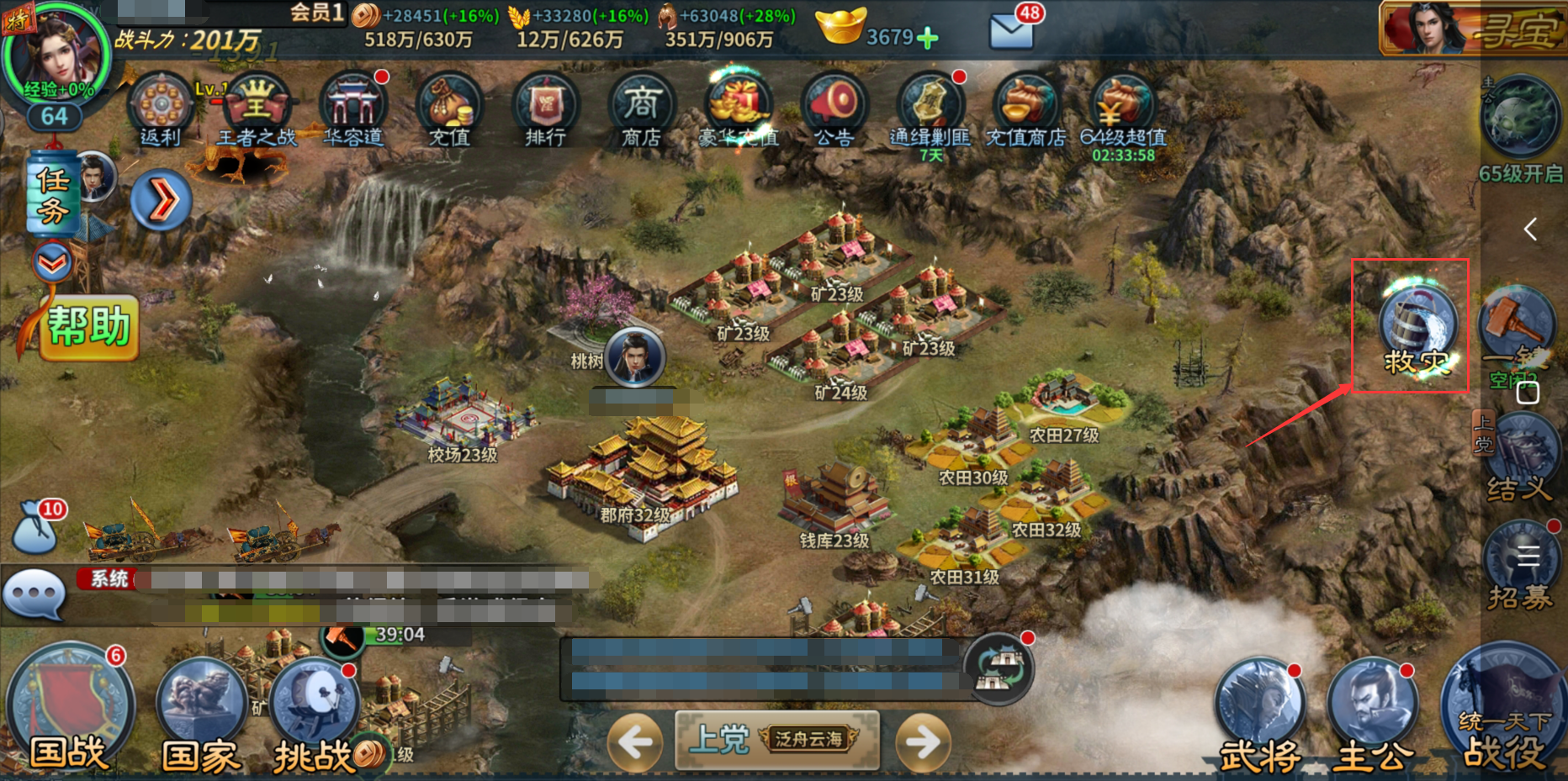This screenshot has height=781, width=1568.
Task: Open the 返利 rebate icon
Action: point(160,109)
